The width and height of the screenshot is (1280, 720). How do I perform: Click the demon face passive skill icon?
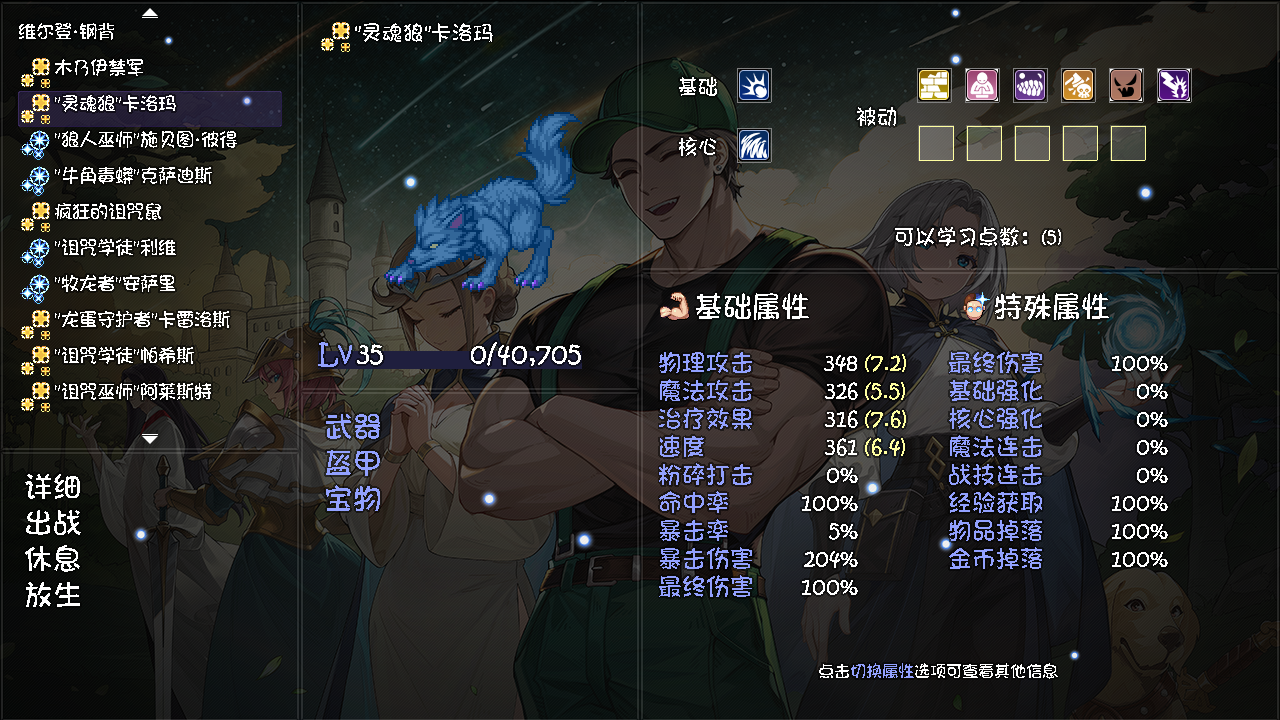1125,86
